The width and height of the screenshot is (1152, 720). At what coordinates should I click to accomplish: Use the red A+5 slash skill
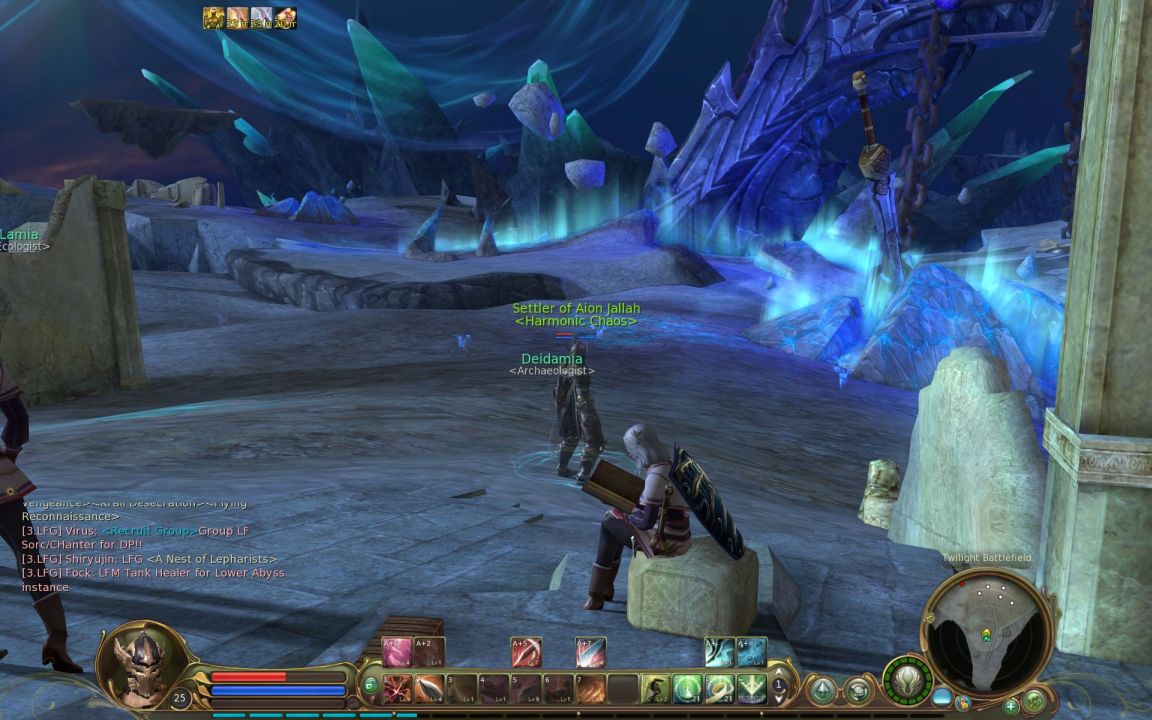pyautogui.click(x=526, y=652)
